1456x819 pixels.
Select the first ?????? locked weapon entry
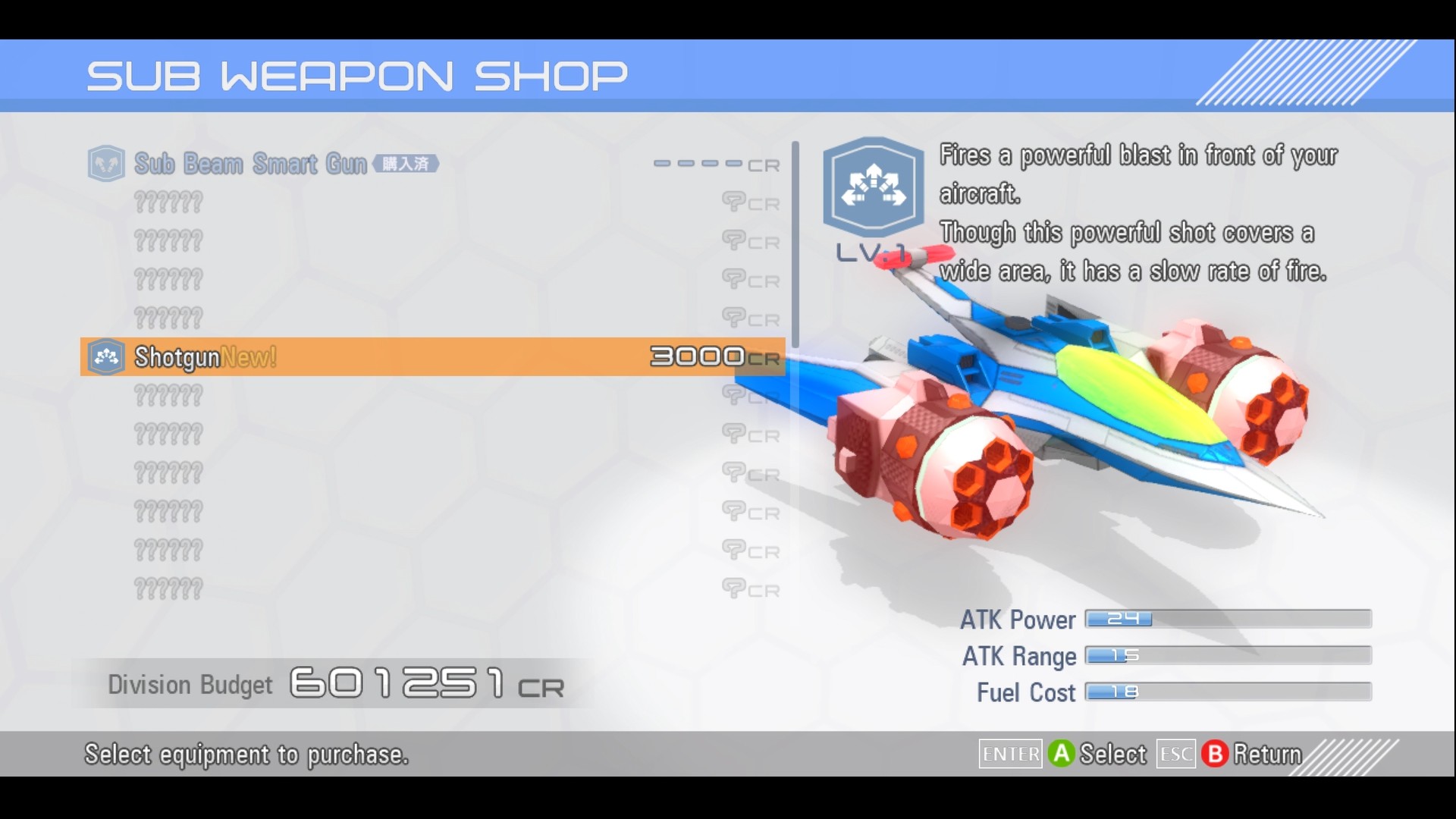[168, 202]
